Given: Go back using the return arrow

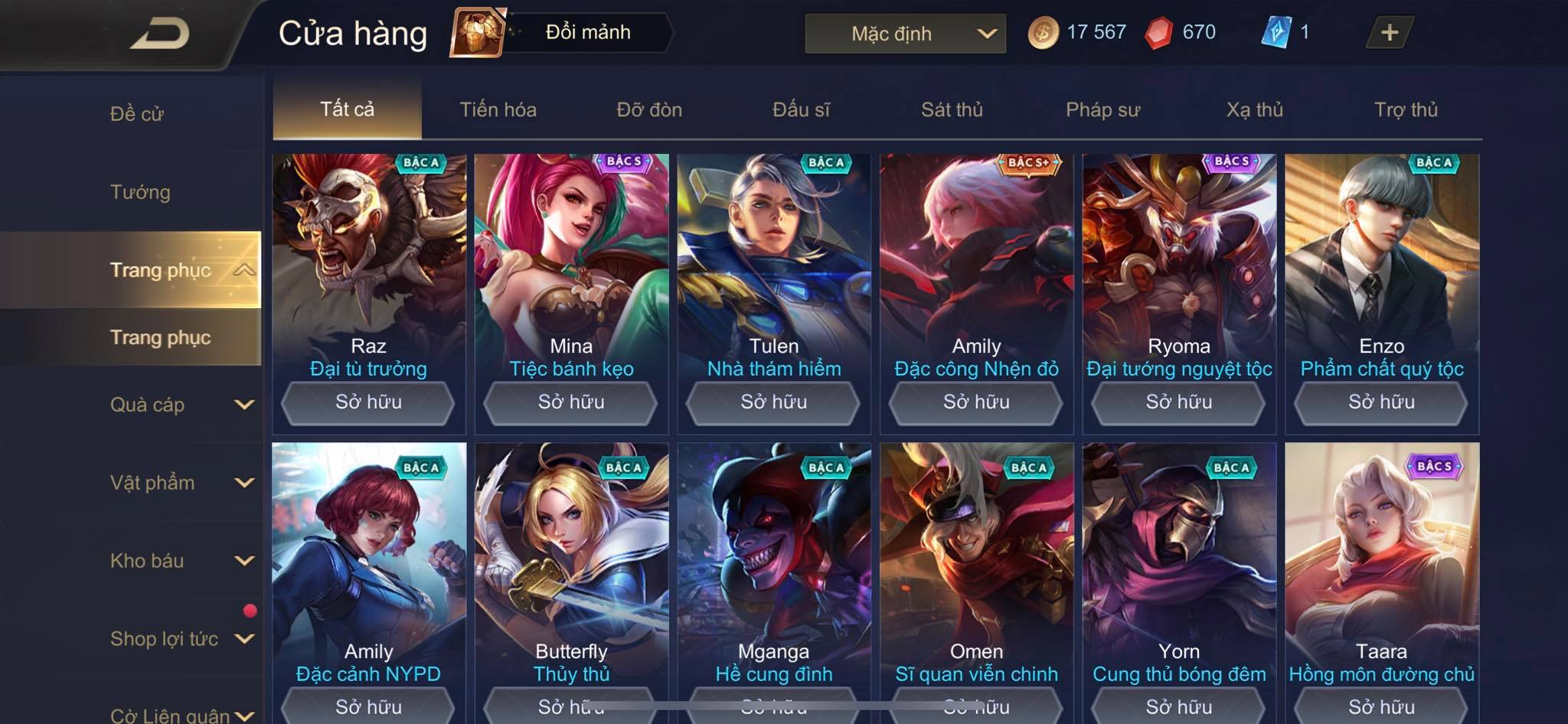Looking at the screenshot, I should pos(159,34).
